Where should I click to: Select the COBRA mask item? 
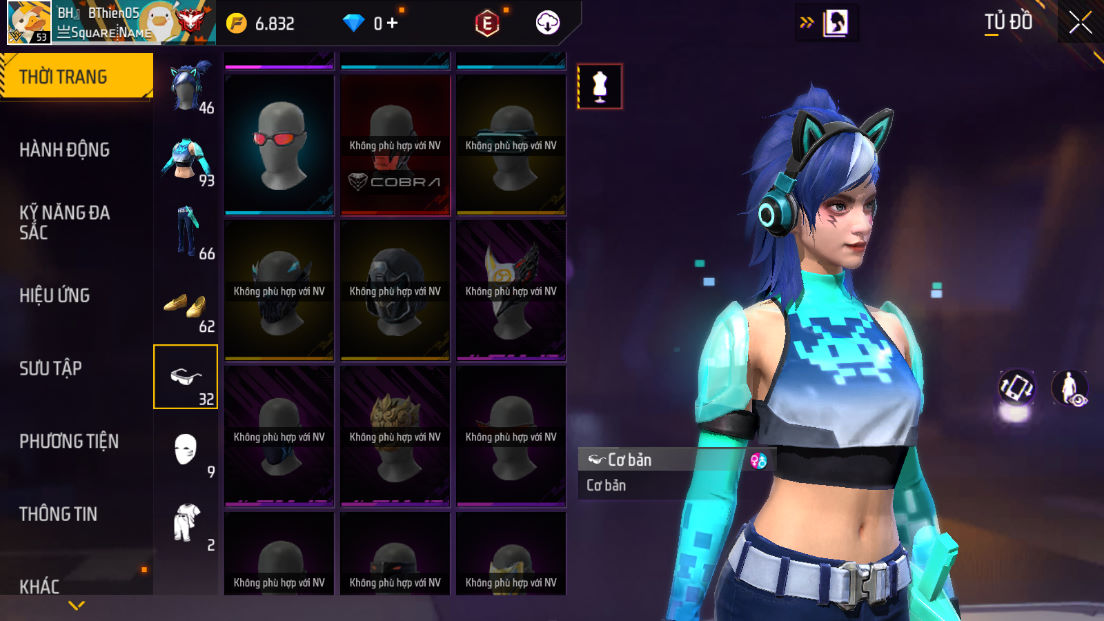point(395,144)
